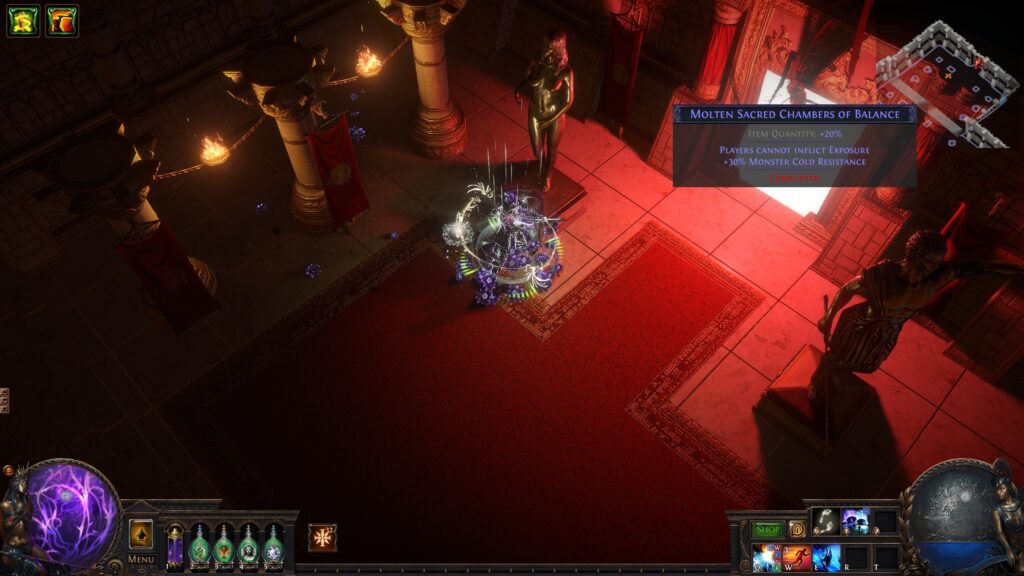The height and width of the screenshot is (576, 1024).
Task: Activate the ice crystal skill on E
Action: coord(826,557)
